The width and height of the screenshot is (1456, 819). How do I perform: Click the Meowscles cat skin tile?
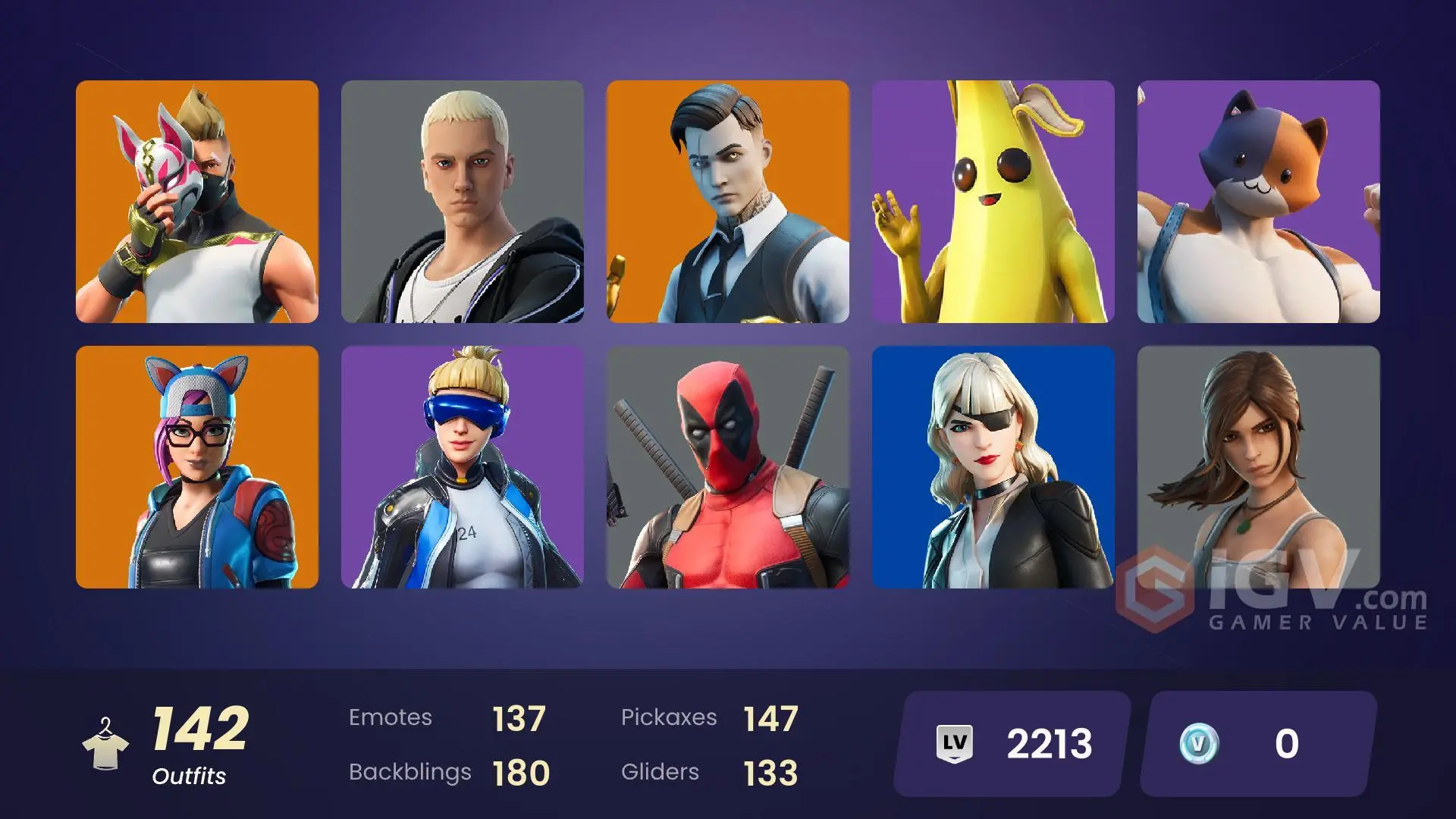click(1259, 201)
